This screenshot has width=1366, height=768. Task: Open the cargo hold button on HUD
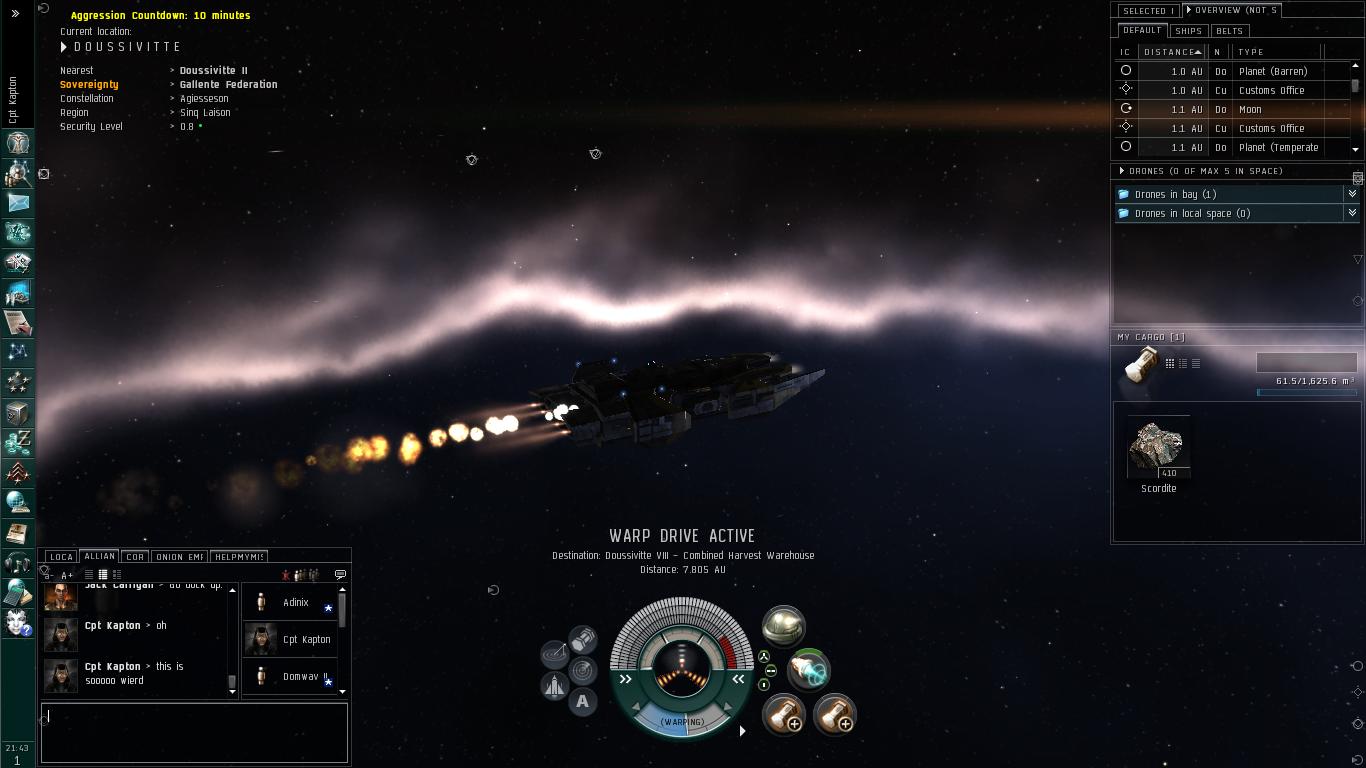pos(583,639)
